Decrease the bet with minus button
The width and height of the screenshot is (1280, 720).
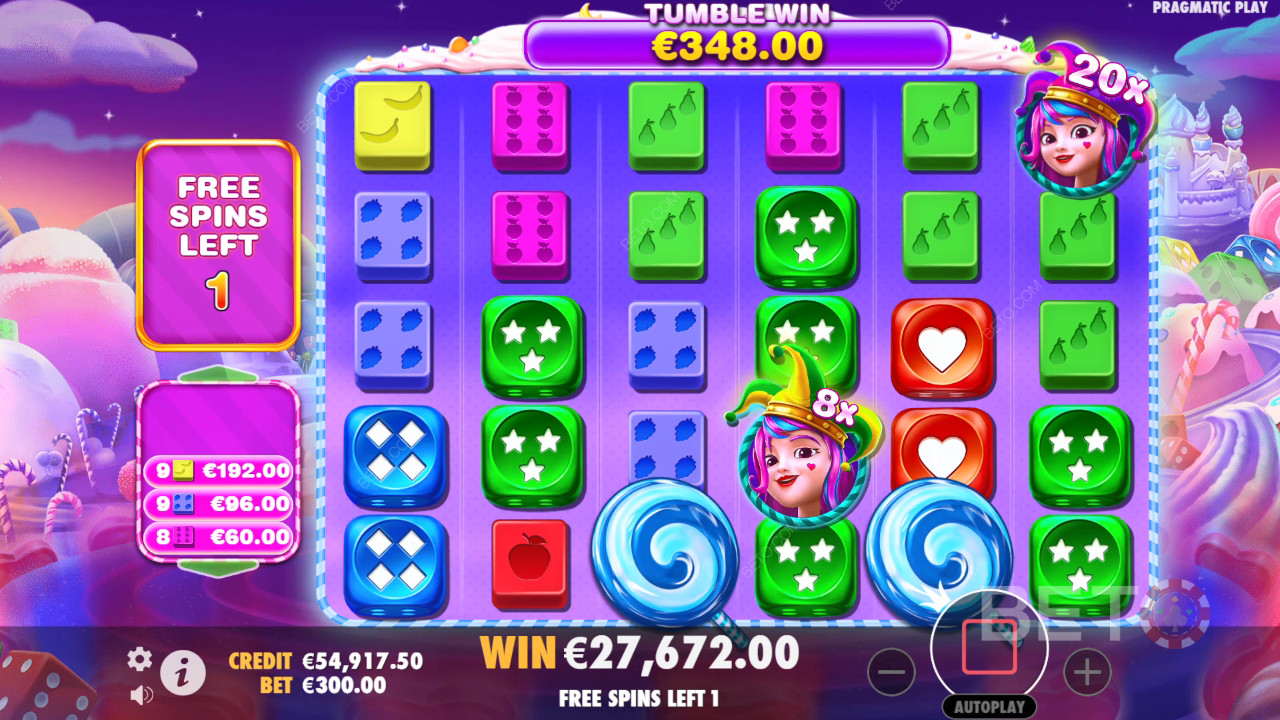click(x=893, y=673)
